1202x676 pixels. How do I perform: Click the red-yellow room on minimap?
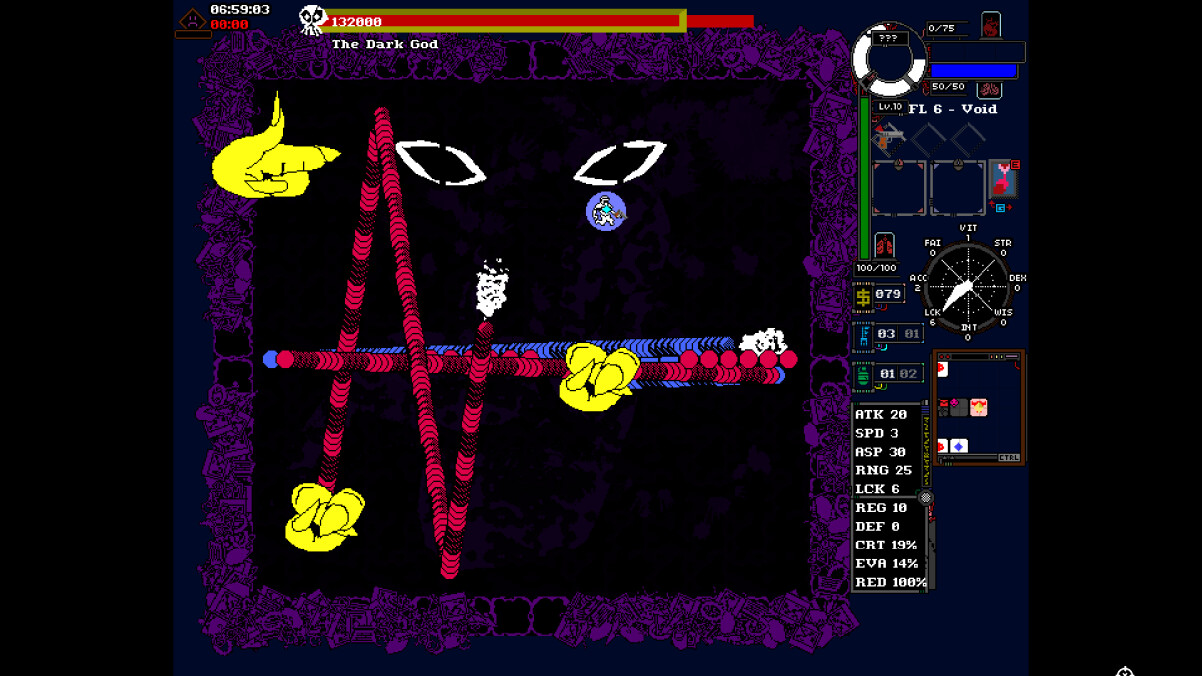pyautogui.click(x=978, y=407)
